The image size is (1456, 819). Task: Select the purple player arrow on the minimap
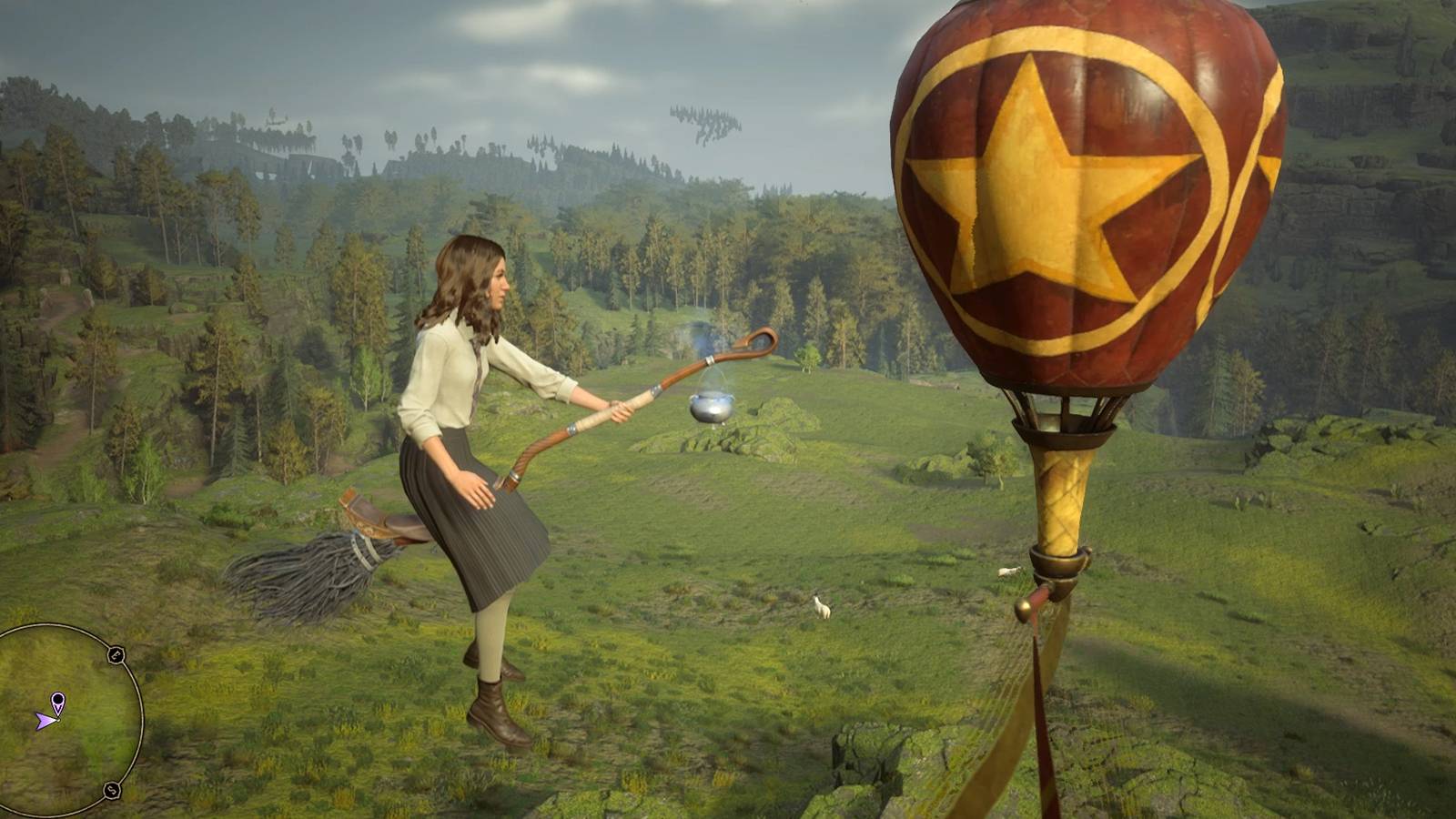(x=46, y=721)
